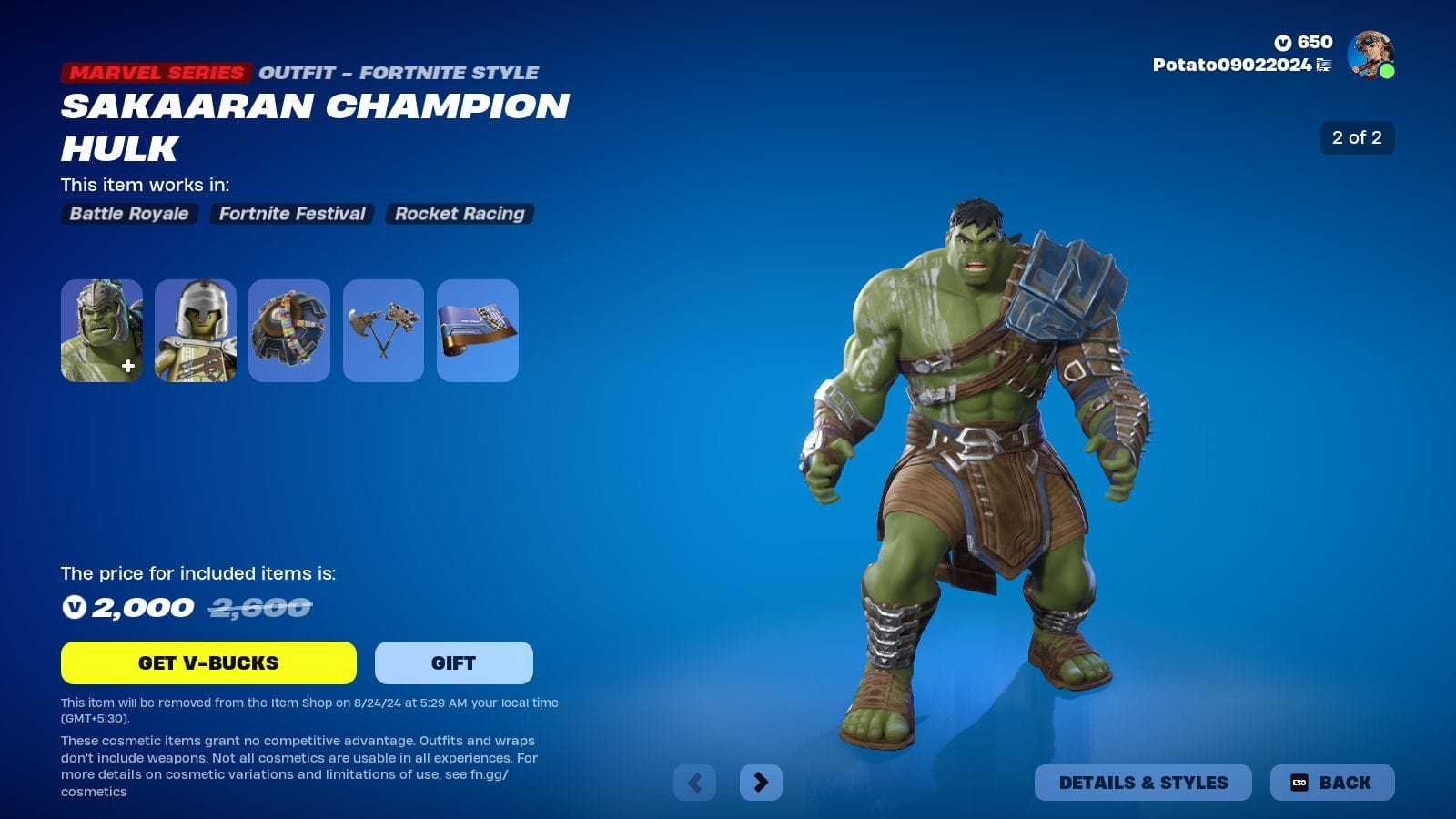Screen dimensions: 1456x819
Task: Open the Details & Styles panel
Action: 1143,782
